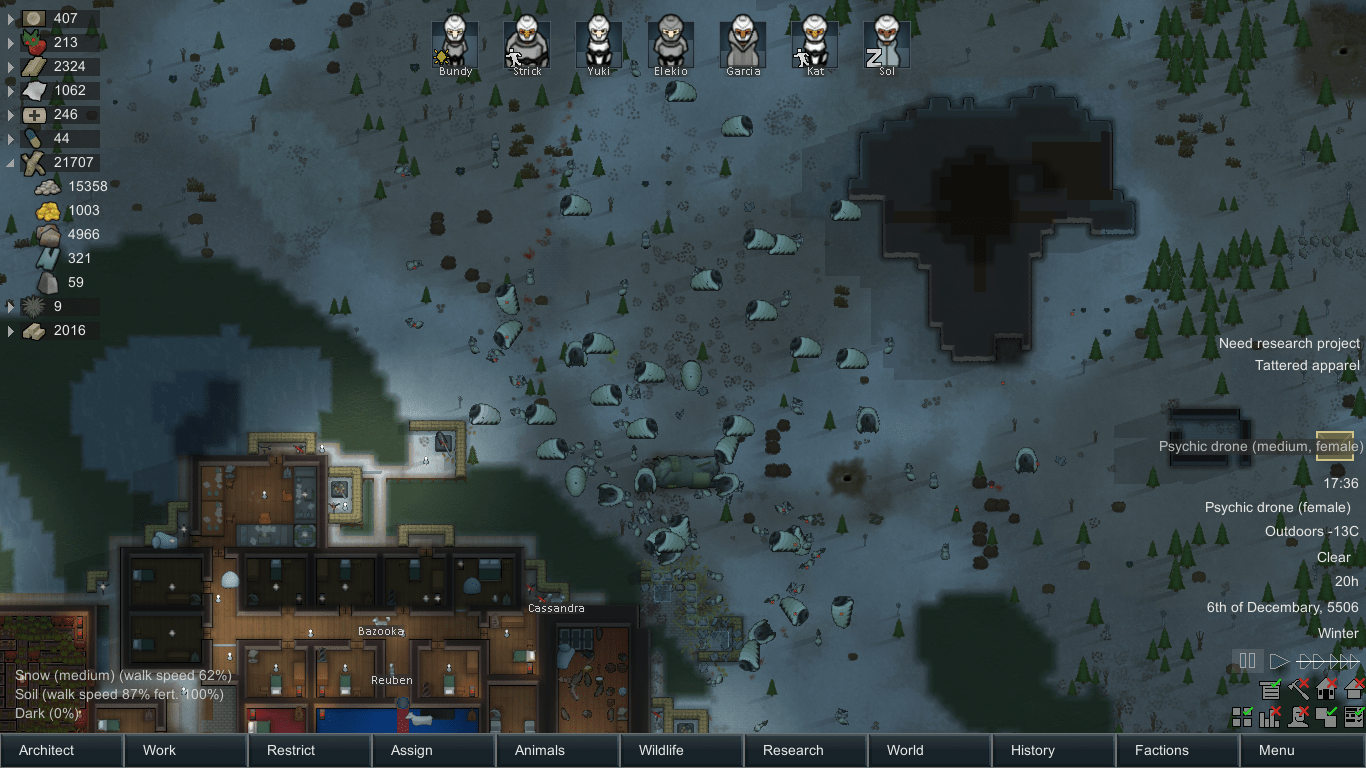This screenshot has height=768, width=1366.
Task: Toggle the learning helper display
Action: pyautogui.click(x=1271, y=690)
